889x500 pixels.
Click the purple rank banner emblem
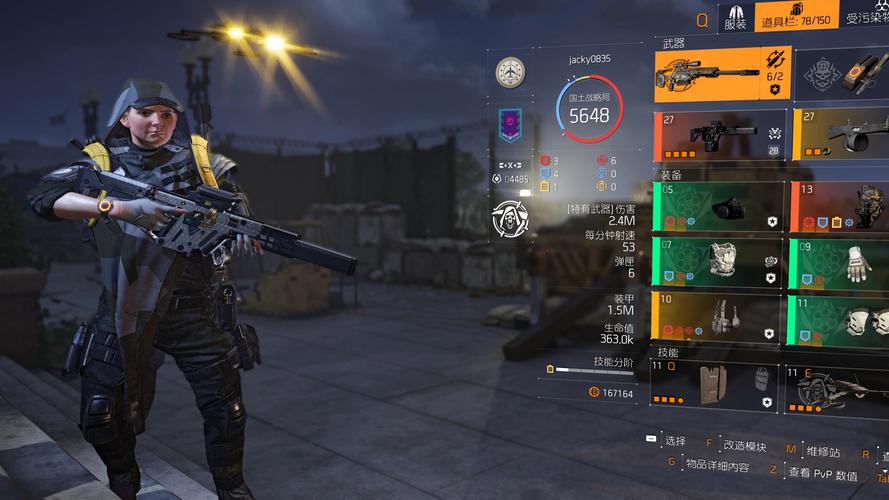pyautogui.click(x=510, y=127)
